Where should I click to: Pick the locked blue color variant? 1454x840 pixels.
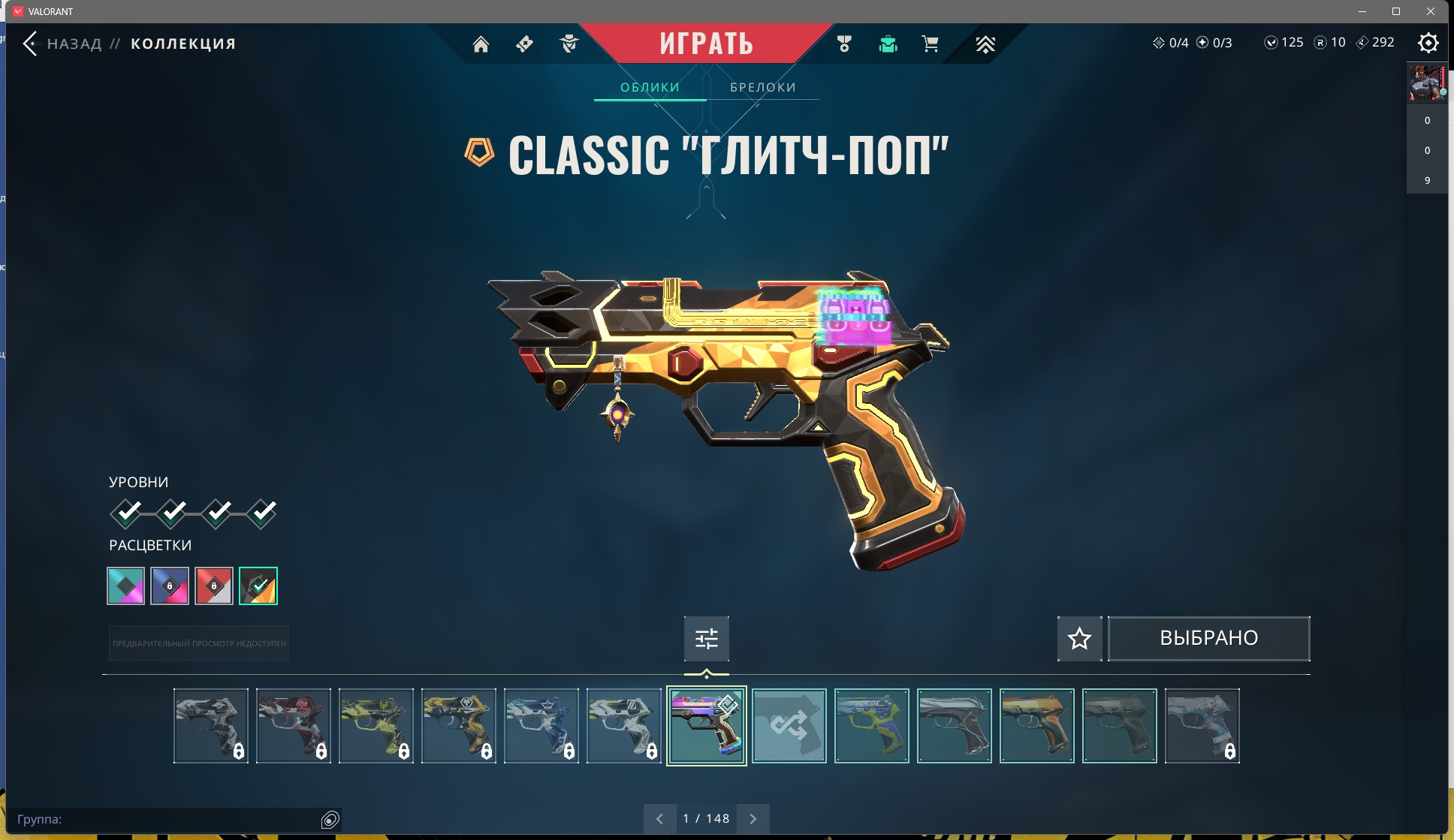click(x=170, y=586)
